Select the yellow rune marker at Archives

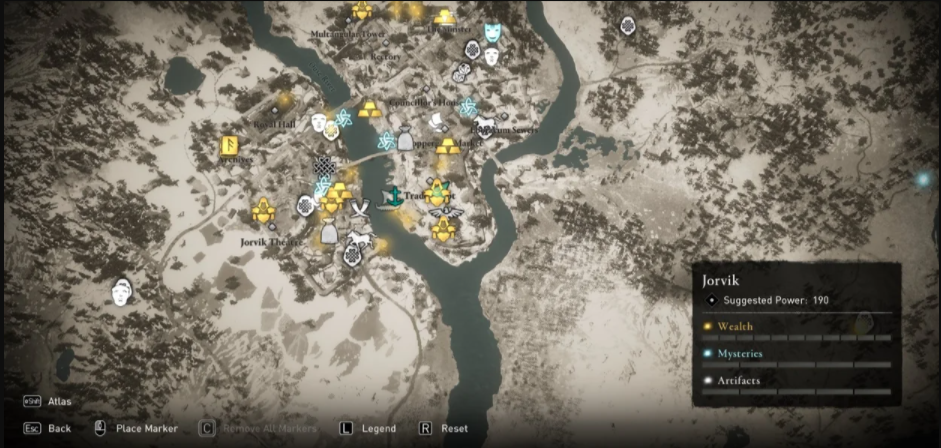(x=230, y=146)
